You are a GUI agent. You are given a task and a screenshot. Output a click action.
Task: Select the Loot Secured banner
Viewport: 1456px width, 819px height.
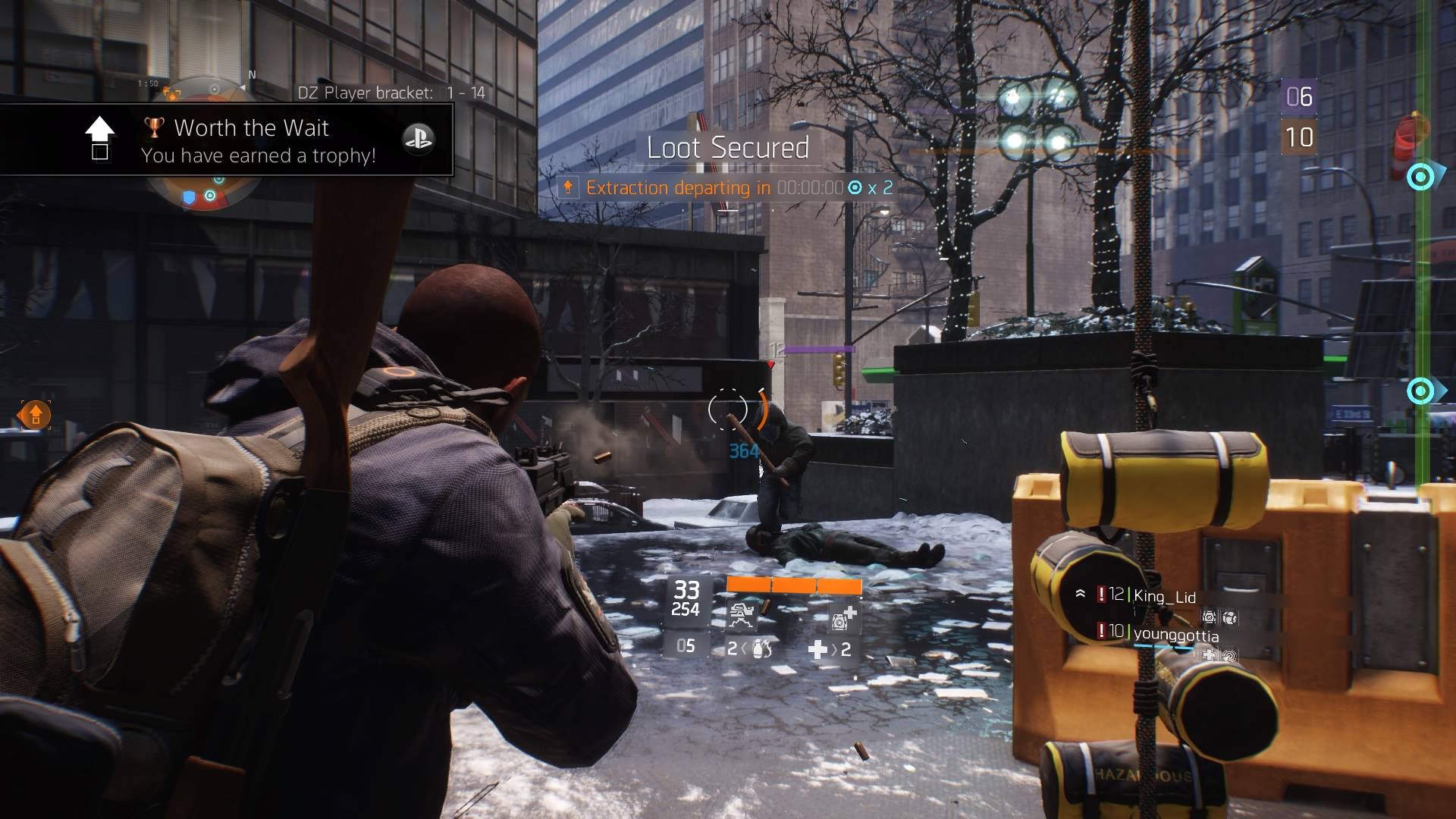point(729,149)
